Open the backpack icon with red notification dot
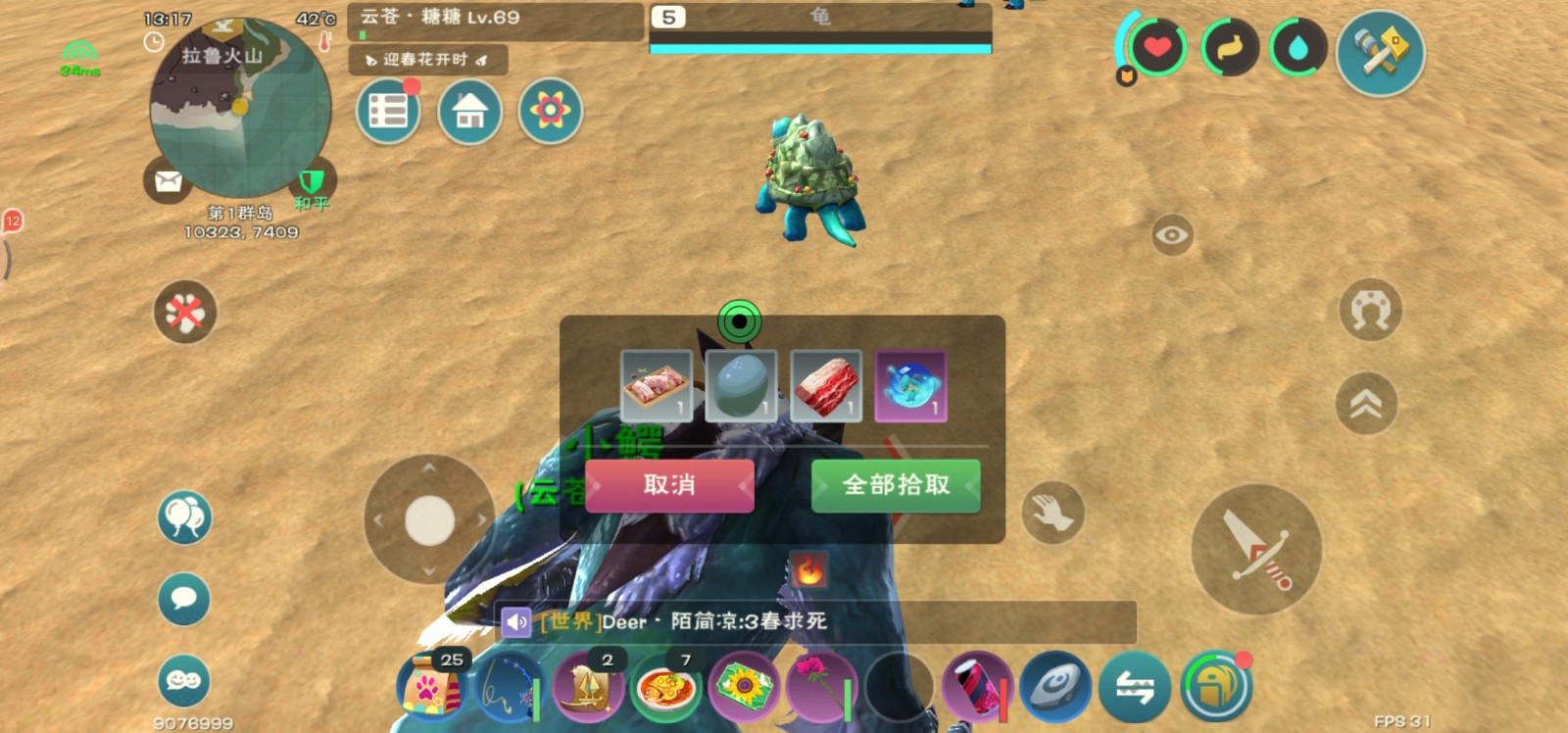The height and width of the screenshot is (733, 1568). click(x=1215, y=687)
